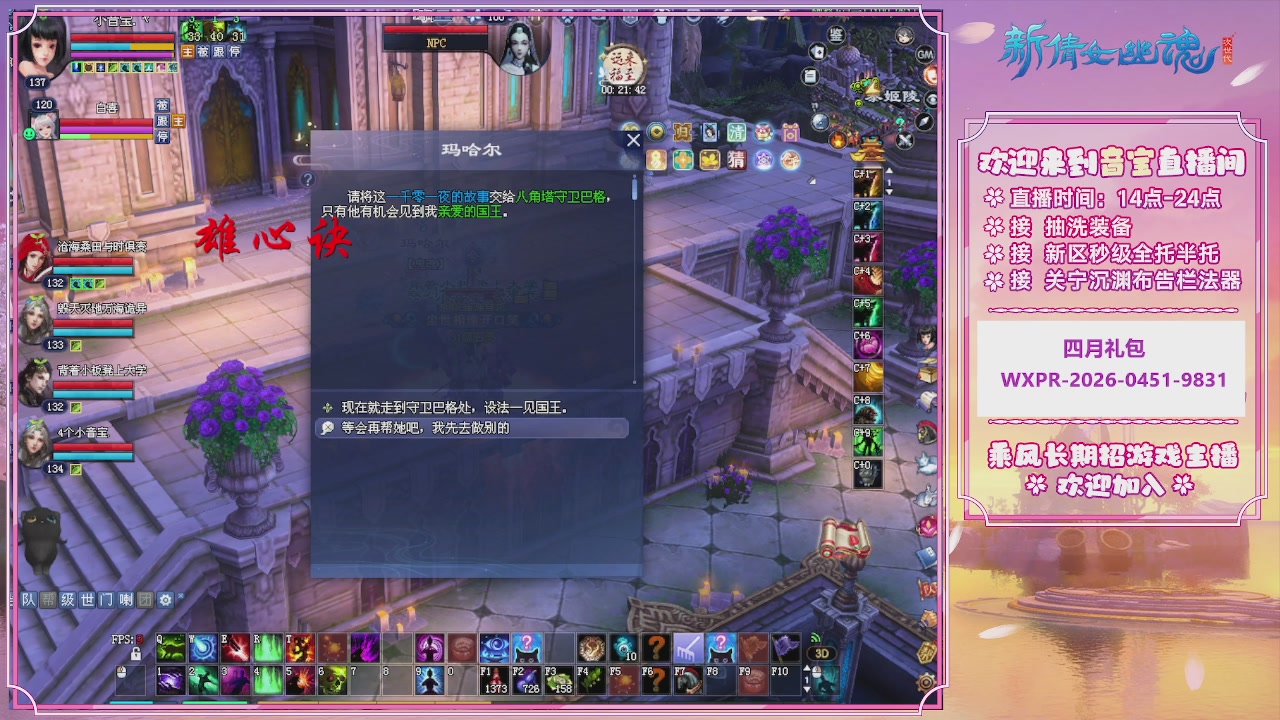Toggle the 帮 guild chat channel
1280x720 pixels.
click(x=48, y=600)
